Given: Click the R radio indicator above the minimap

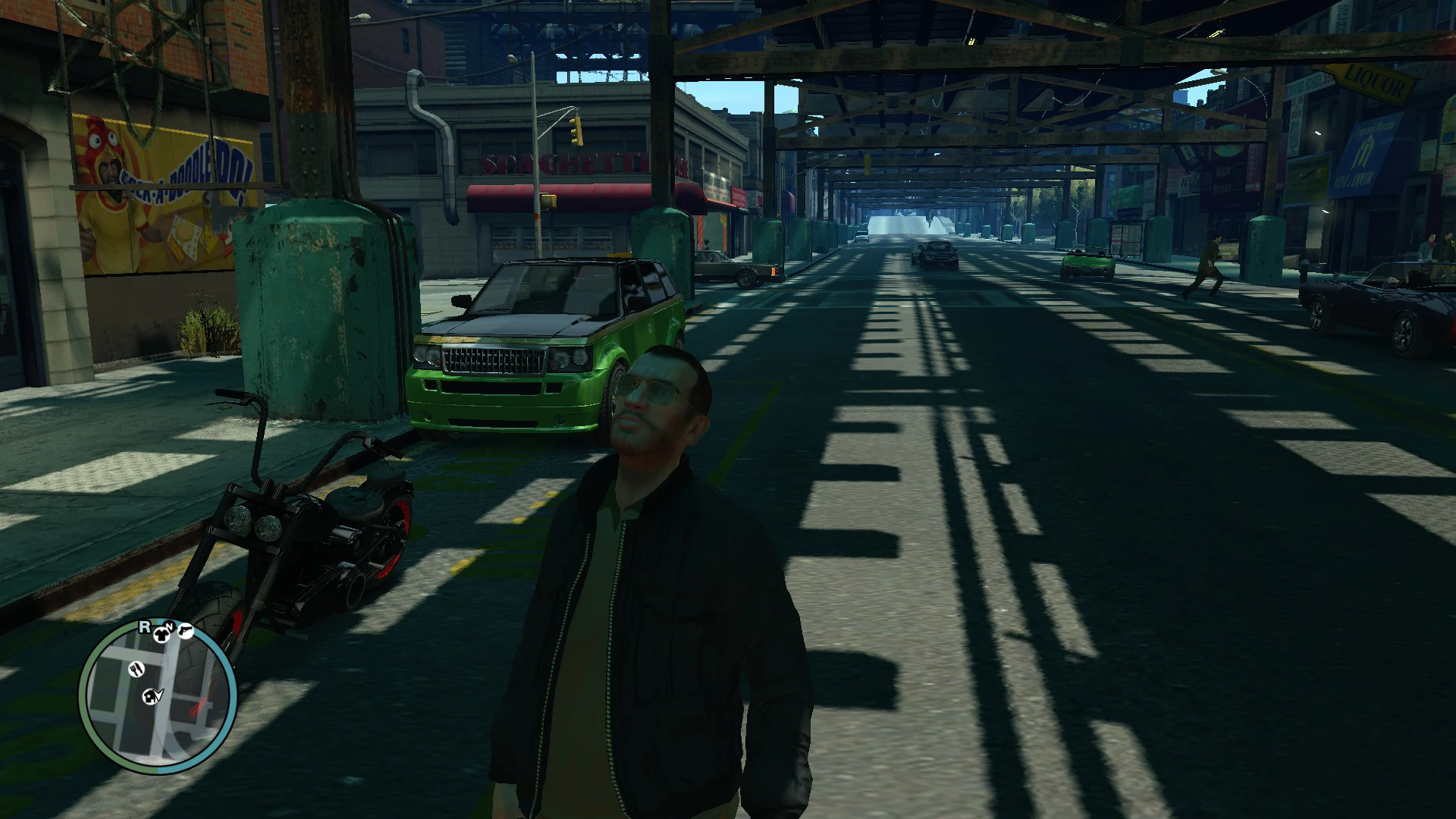Looking at the screenshot, I should tap(144, 626).
